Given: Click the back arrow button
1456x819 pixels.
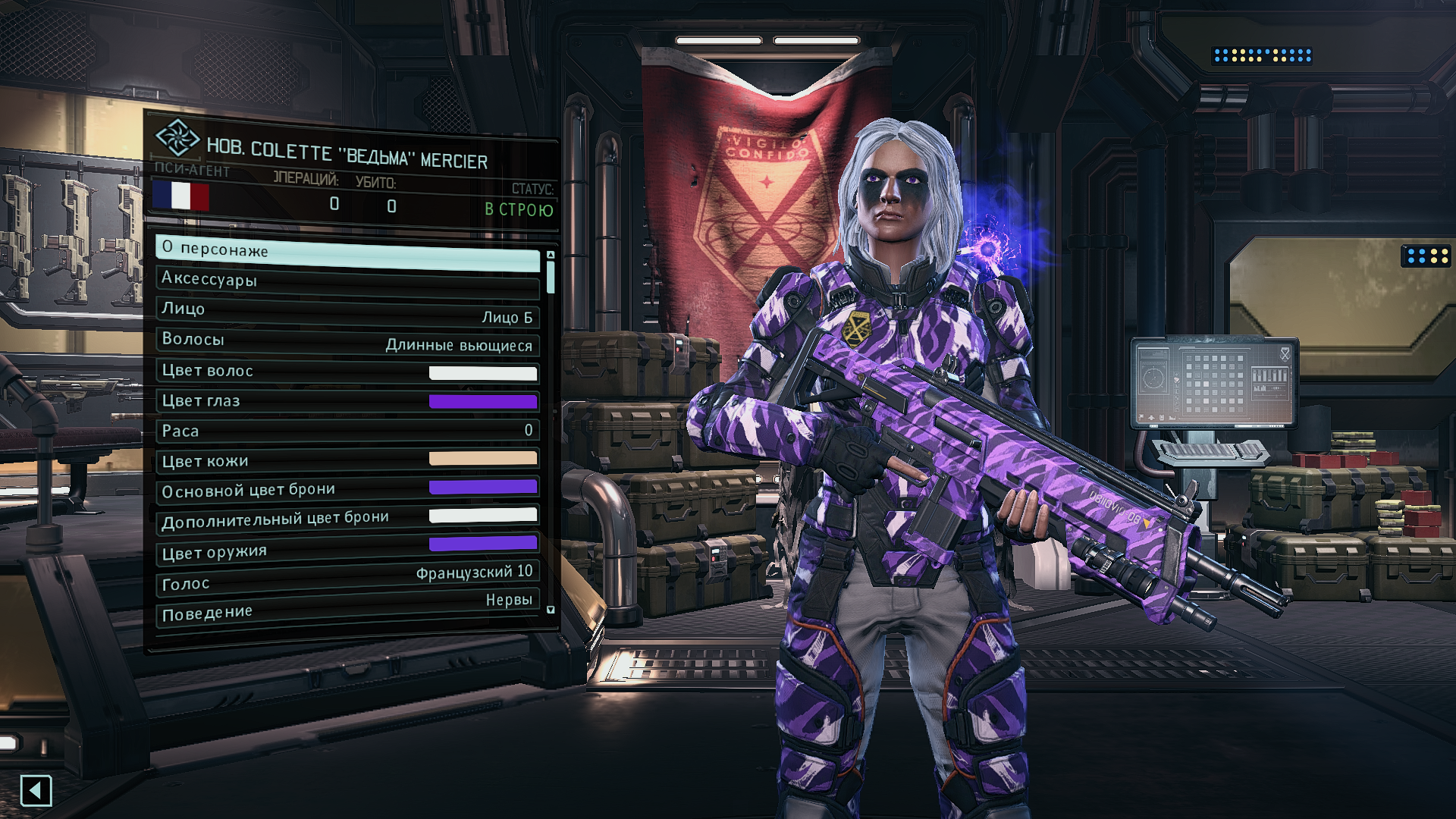Looking at the screenshot, I should (36, 791).
